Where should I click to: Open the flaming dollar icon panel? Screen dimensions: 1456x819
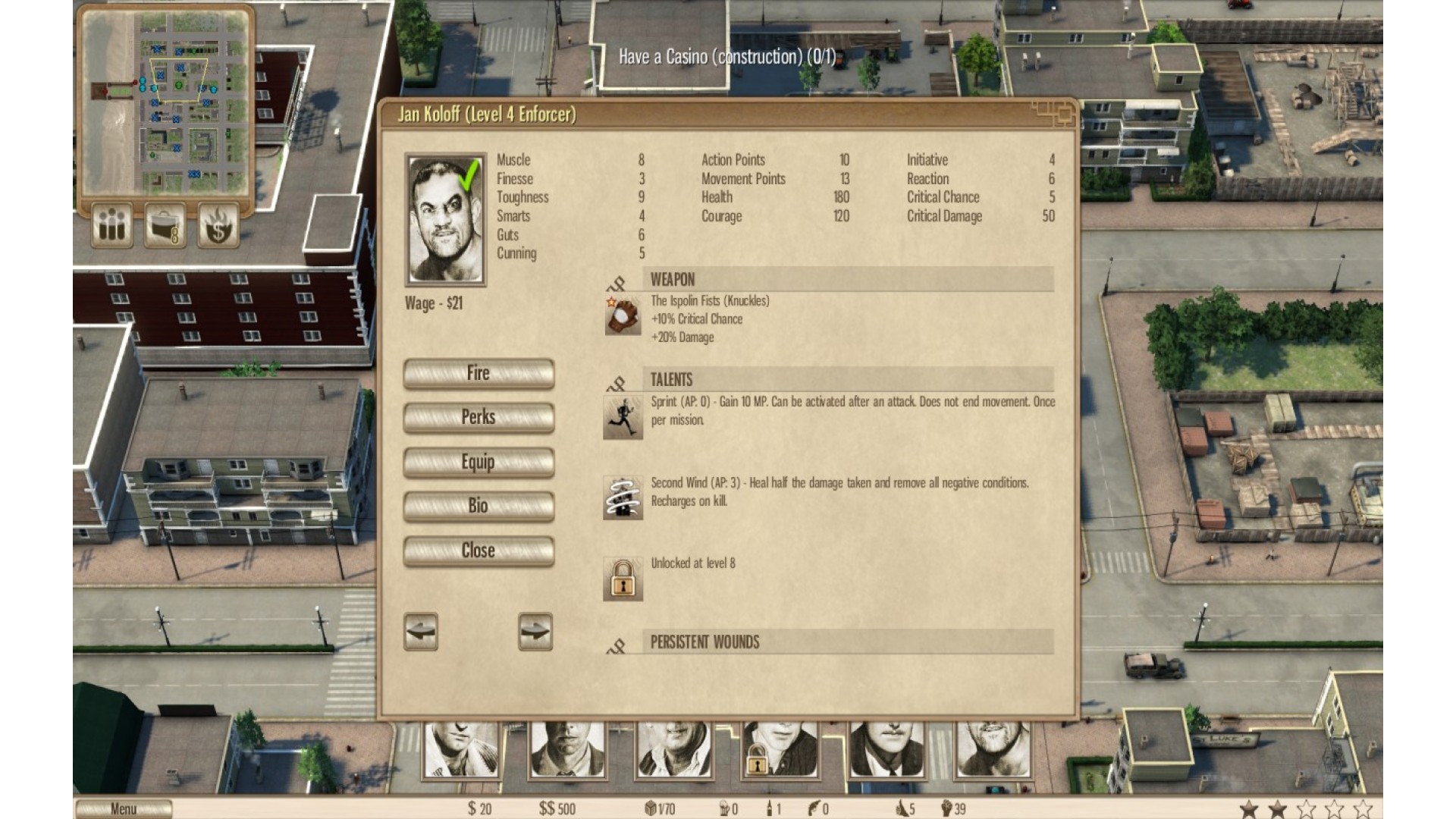pyautogui.click(x=218, y=225)
